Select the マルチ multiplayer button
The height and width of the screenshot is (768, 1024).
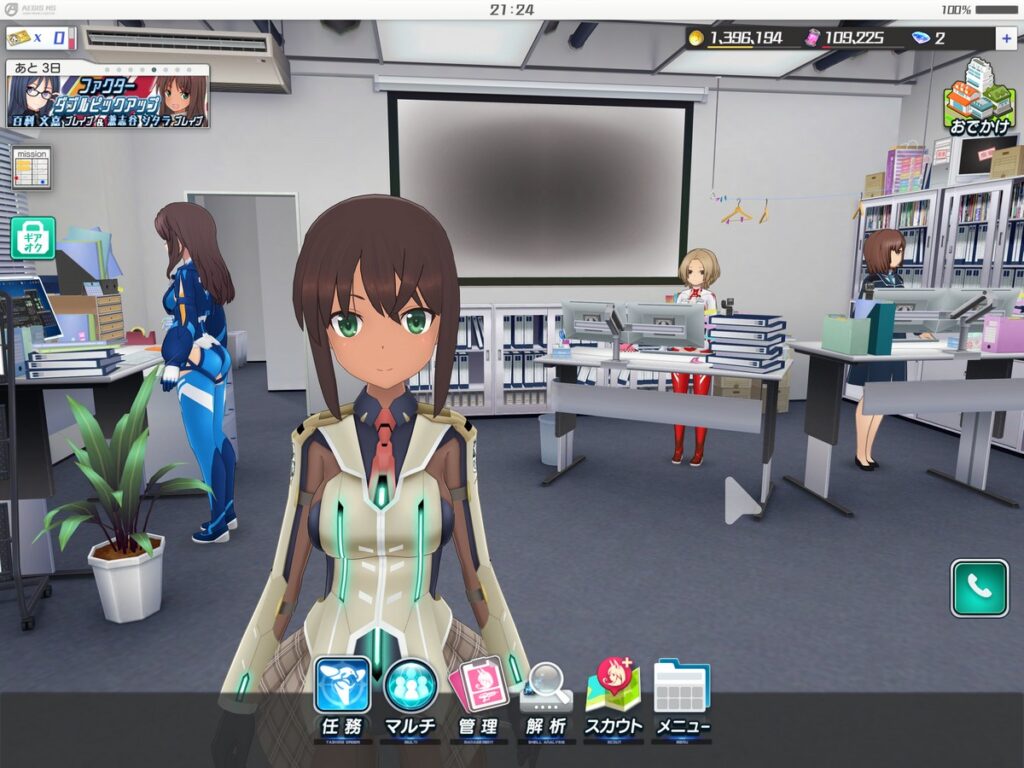pos(410,698)
